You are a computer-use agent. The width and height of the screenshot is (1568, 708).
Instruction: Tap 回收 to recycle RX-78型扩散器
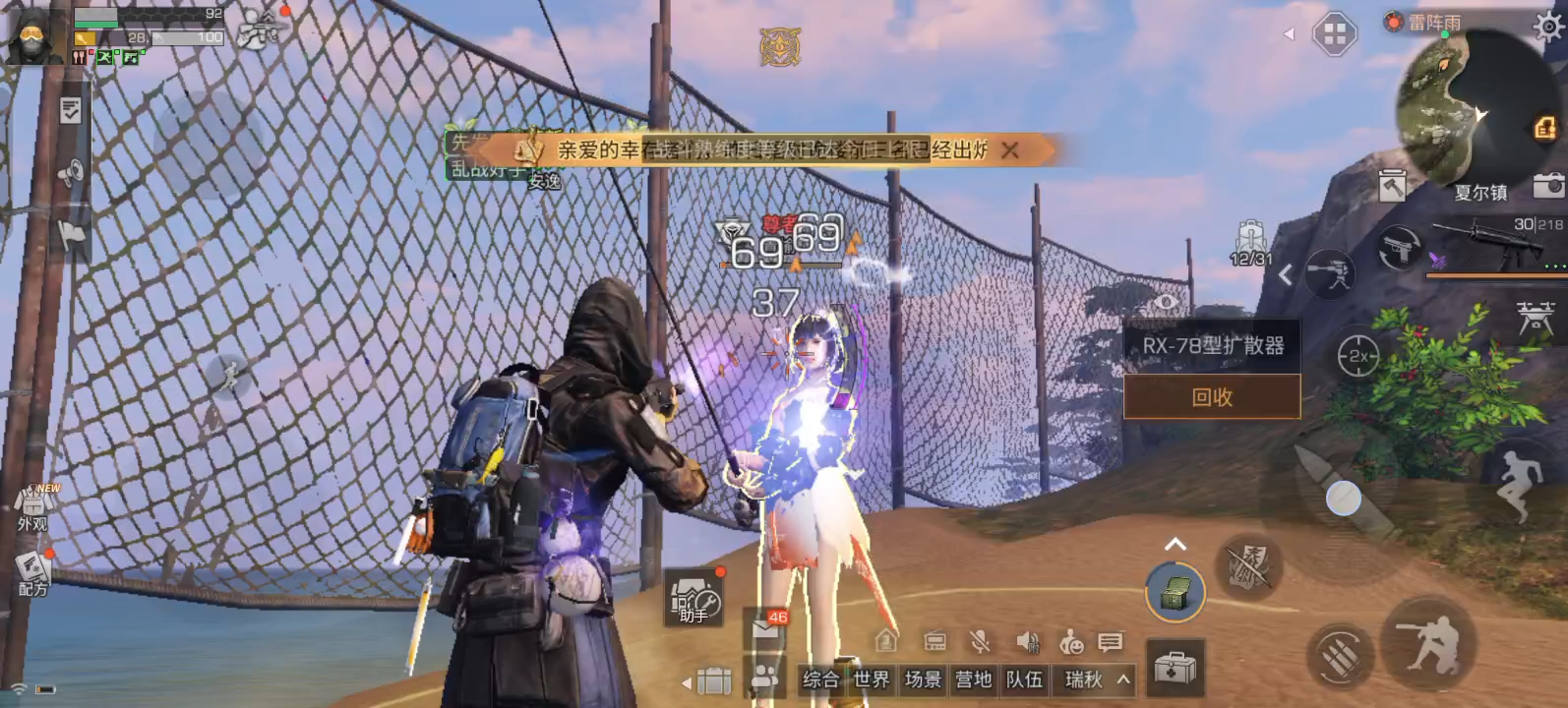tap(1210, 397)
